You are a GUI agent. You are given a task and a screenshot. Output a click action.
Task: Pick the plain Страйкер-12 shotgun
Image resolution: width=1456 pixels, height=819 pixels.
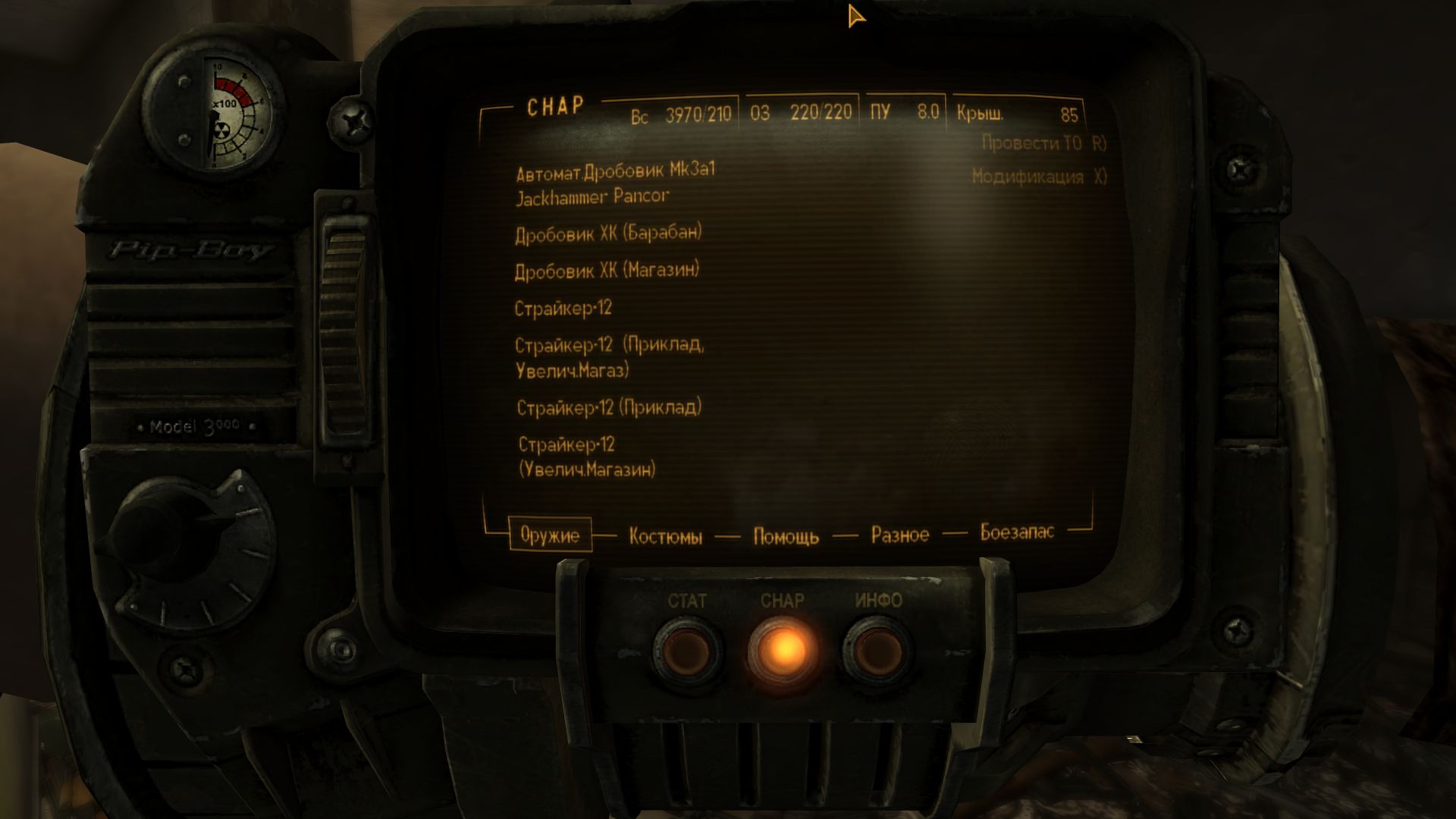563,309
